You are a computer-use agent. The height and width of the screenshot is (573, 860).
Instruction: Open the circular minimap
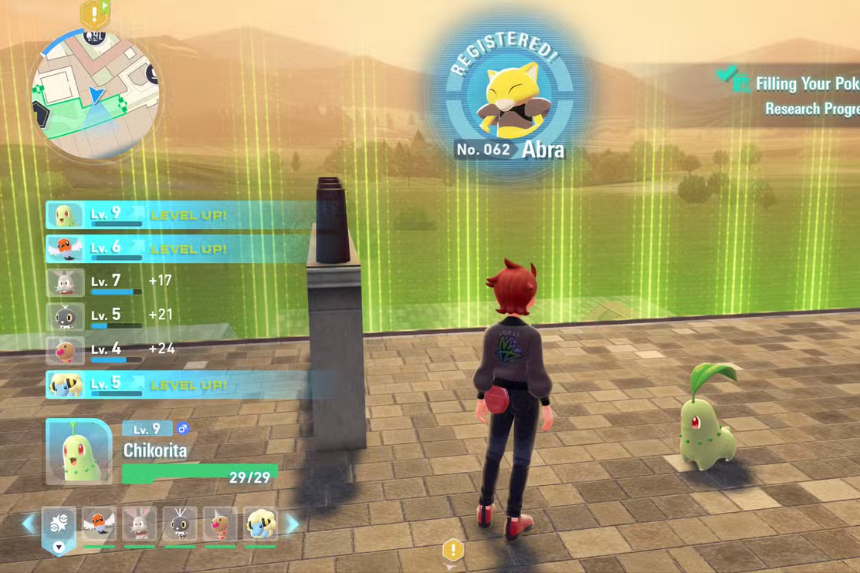click(x=96, y=96)
